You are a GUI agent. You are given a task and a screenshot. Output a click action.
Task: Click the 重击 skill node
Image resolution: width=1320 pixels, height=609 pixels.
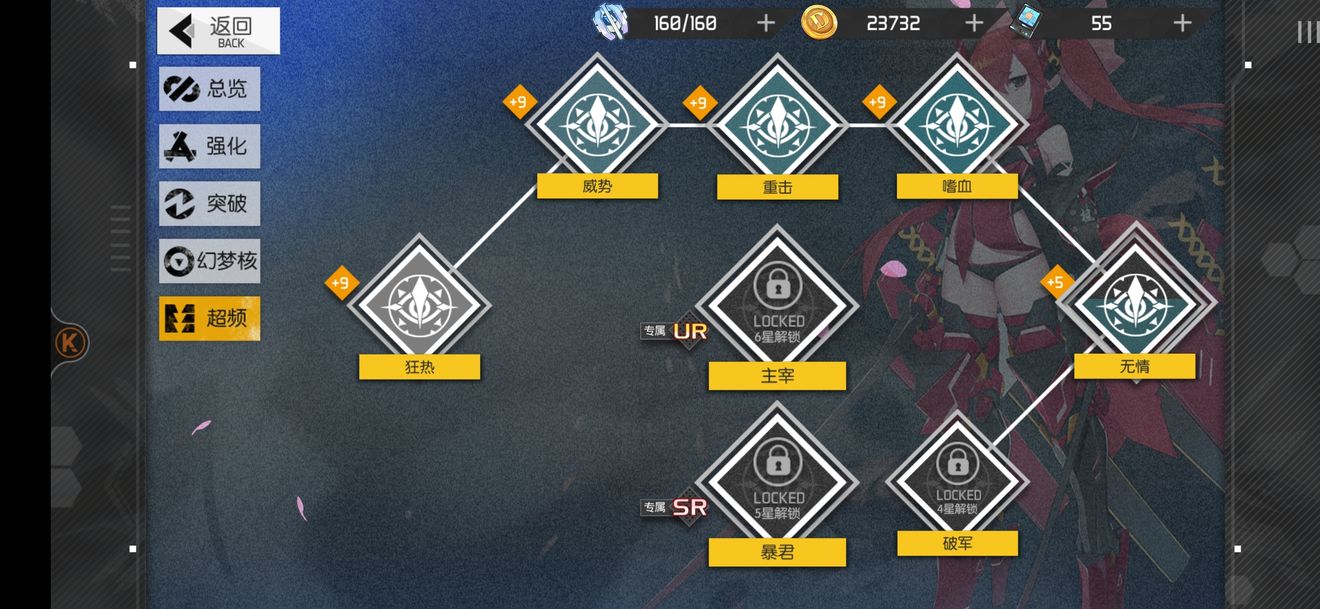[x=777, y=124]
